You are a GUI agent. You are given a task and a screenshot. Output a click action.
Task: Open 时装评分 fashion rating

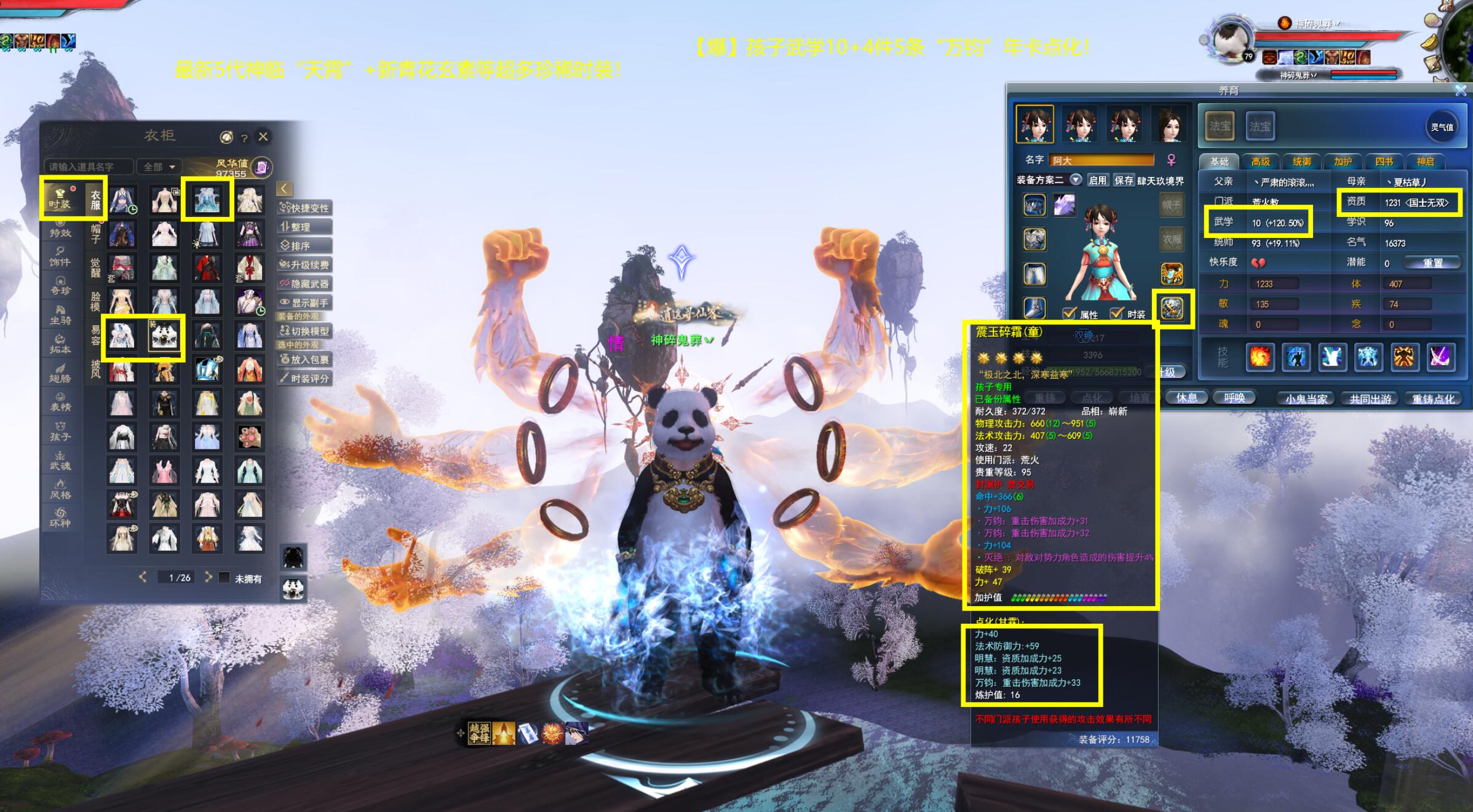305,379
